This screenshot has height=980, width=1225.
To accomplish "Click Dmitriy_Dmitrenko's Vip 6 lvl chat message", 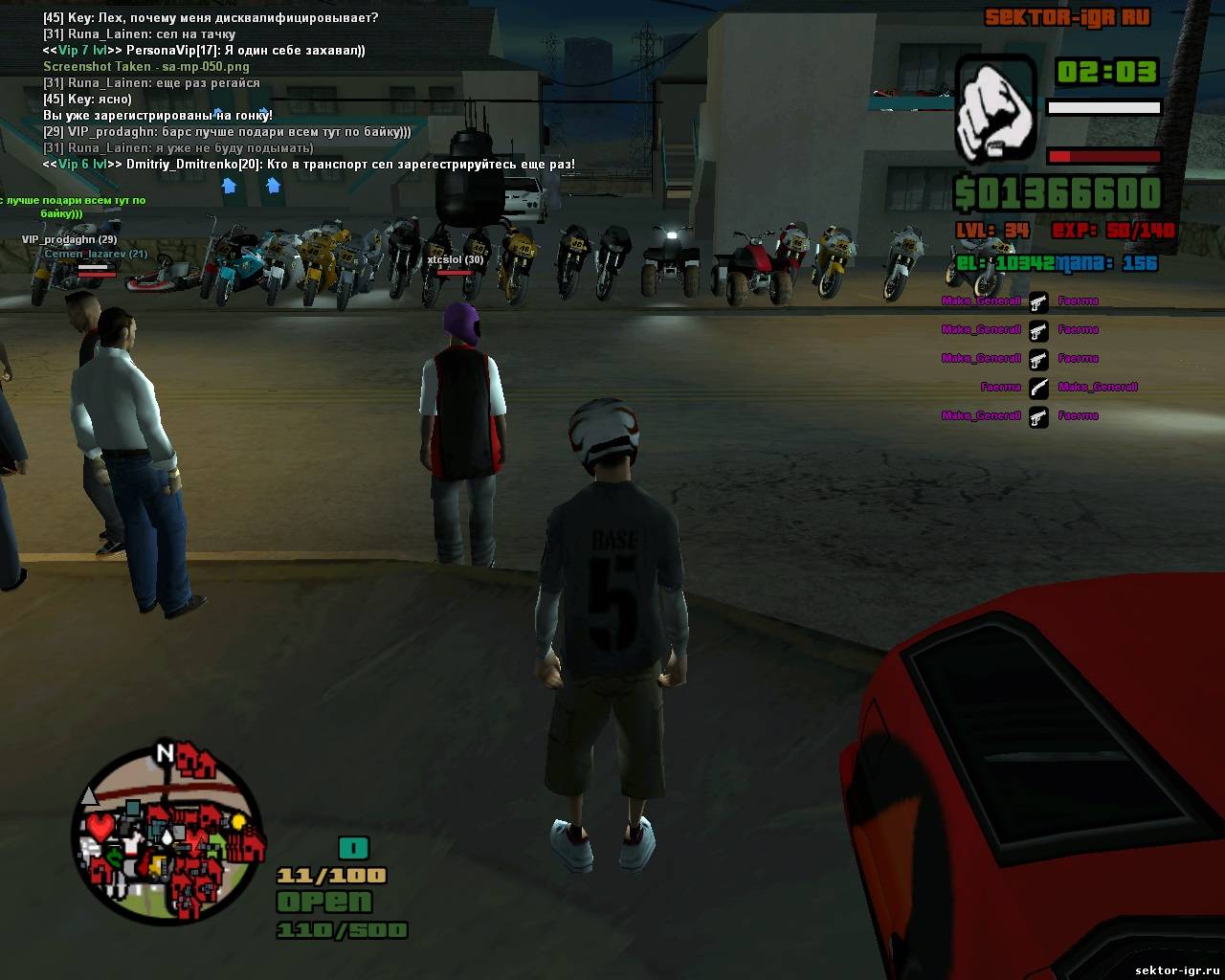I will click(x=308, y=165).
